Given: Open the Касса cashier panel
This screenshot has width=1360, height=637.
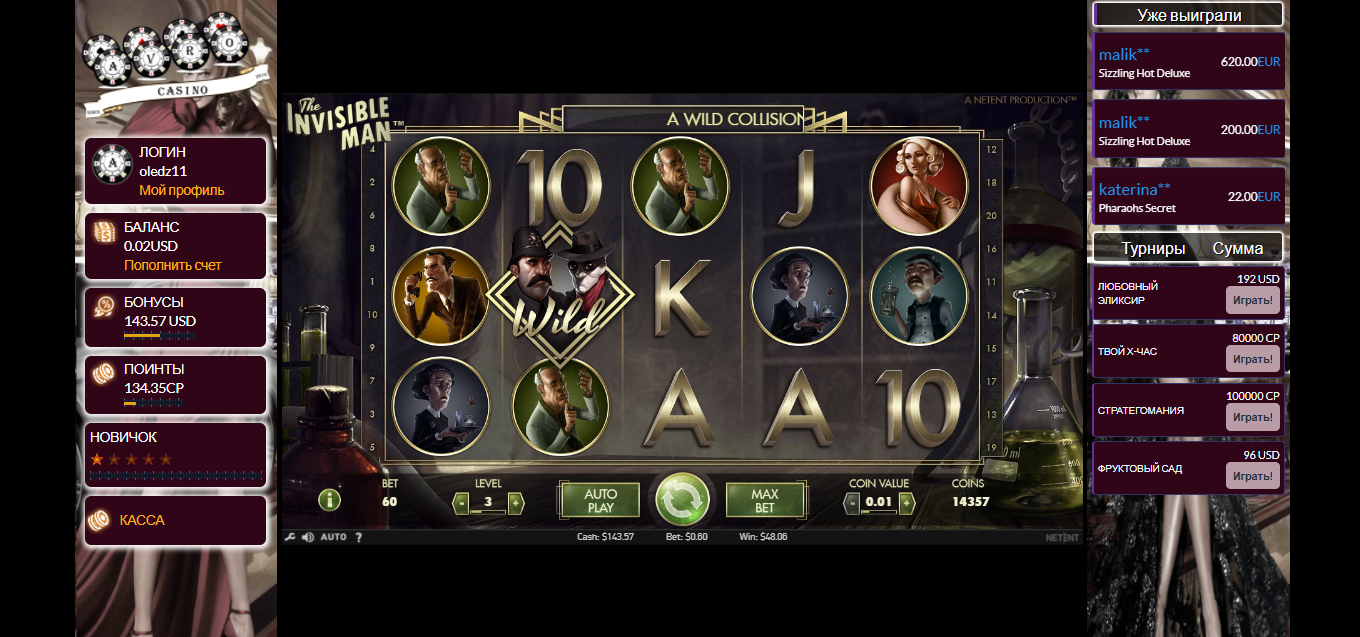Looking at the screenshot, I should (142, 520).
